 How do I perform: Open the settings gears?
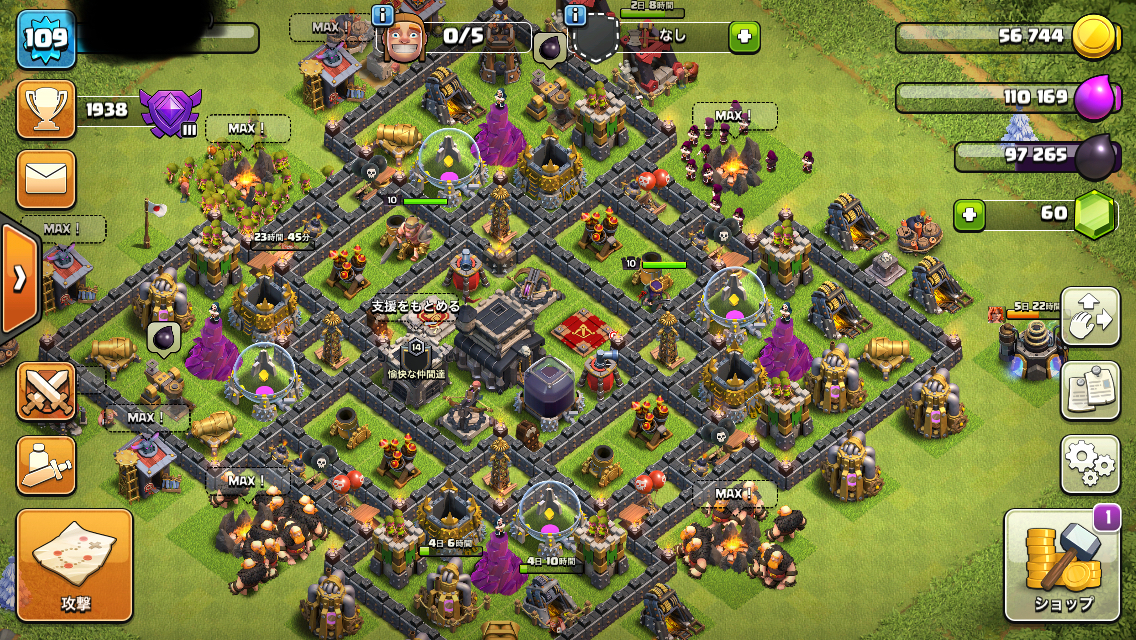(1090, 464)
